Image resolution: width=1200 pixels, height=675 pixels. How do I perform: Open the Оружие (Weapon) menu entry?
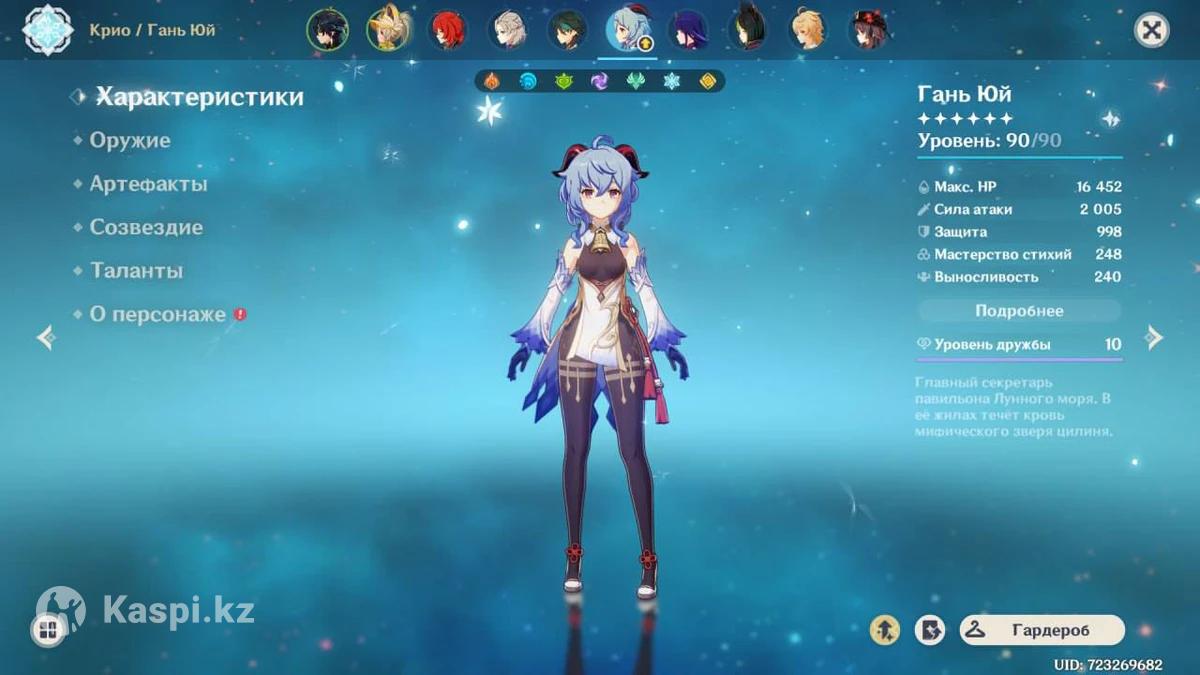130,141
